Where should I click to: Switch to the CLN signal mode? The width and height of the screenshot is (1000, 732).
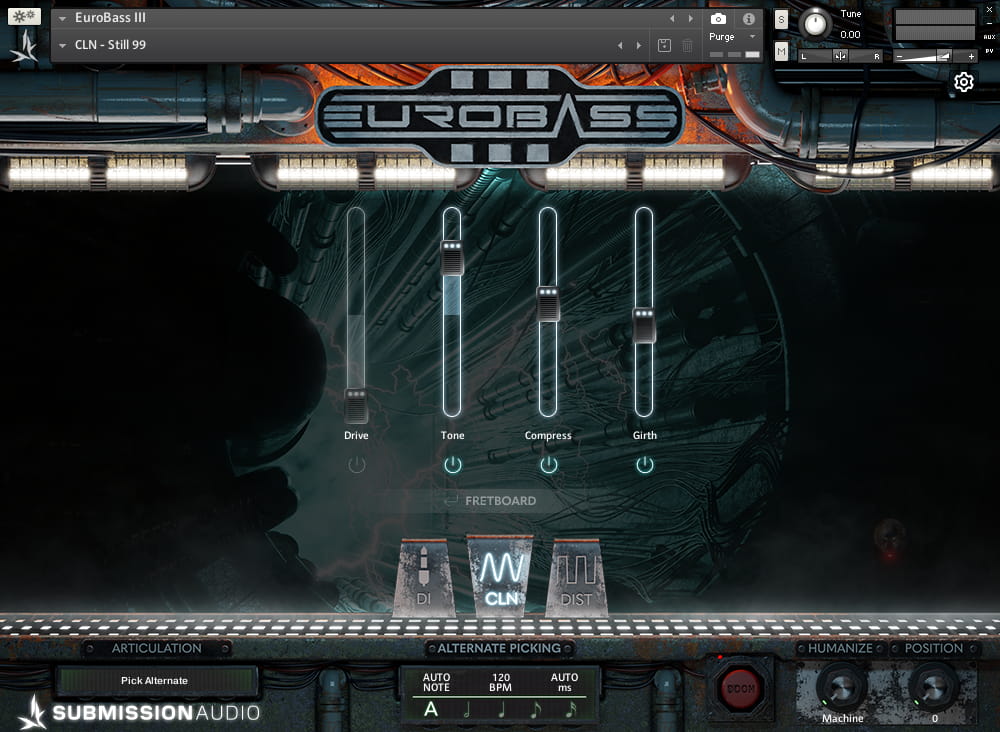tap(500, 577)
